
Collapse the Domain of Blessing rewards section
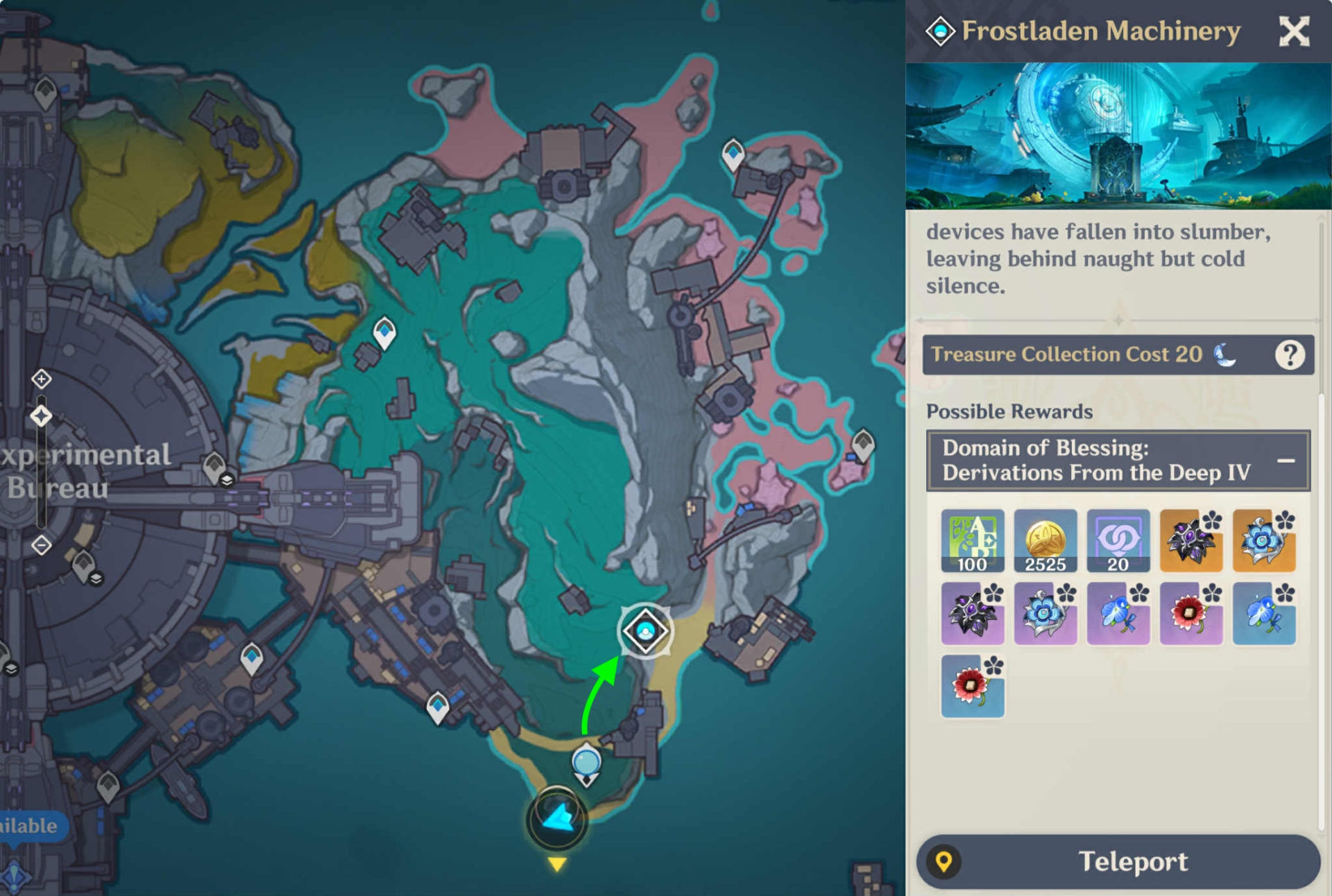tap(1286, 460)
